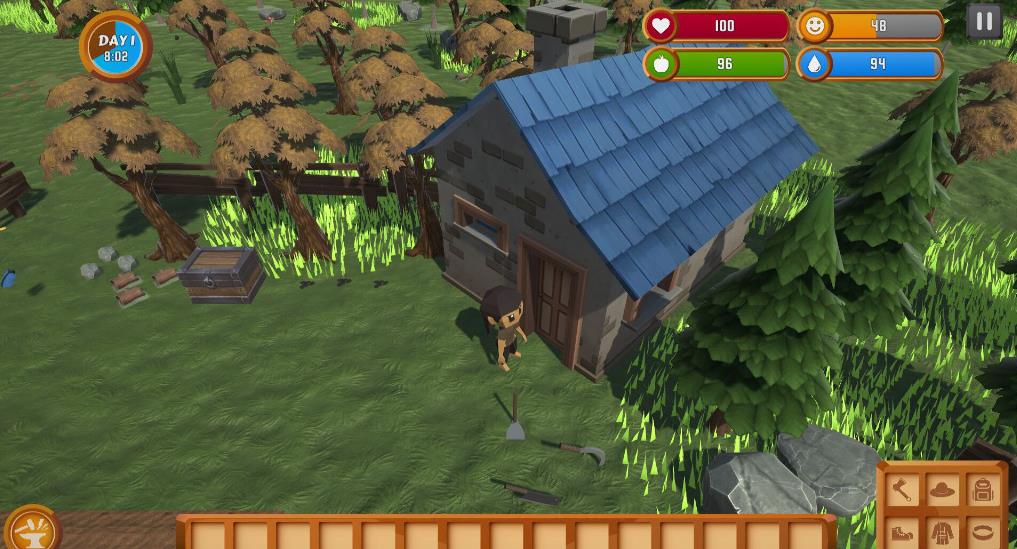Select the belt equipment slot
This screenshot has height=549, width=1017.
(983, 532)
